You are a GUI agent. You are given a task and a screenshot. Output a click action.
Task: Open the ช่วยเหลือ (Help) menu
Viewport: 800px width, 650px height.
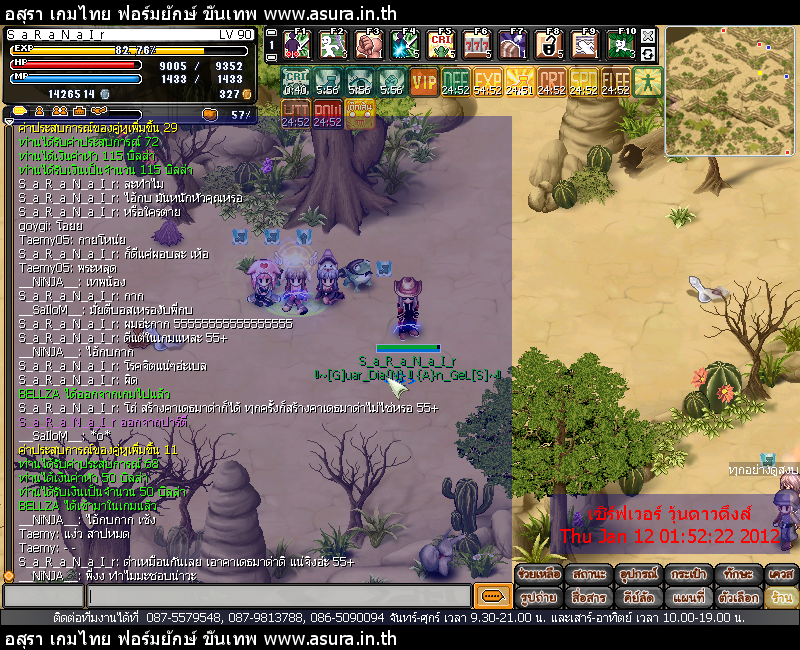(x=538, y=575)
